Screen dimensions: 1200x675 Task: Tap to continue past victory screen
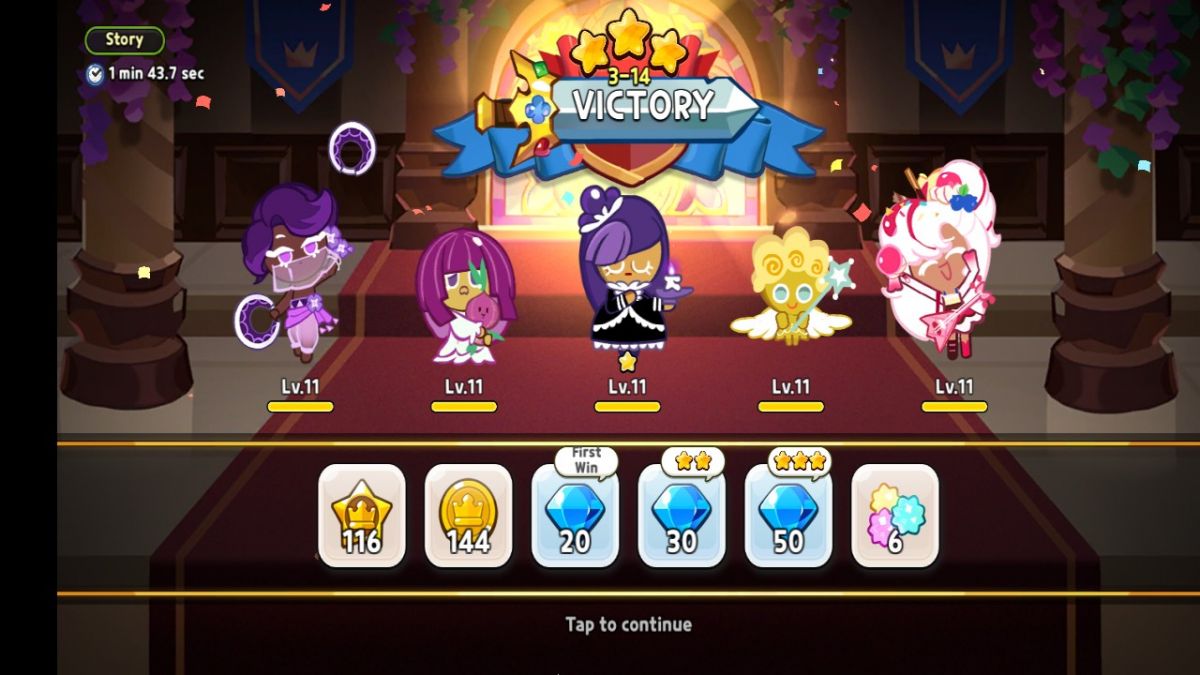coord(628,624)
